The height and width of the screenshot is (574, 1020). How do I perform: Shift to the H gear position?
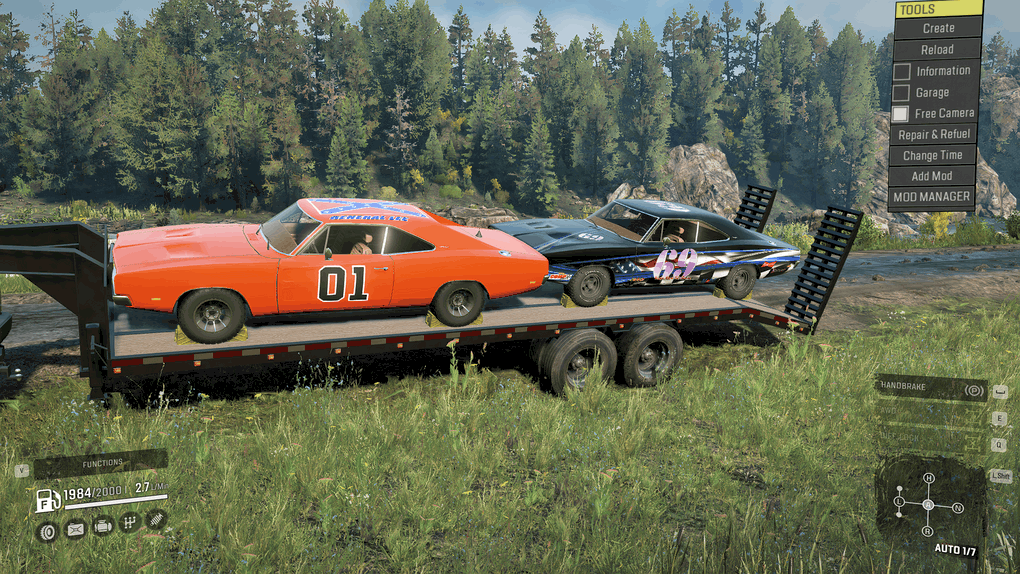tap(928, 478)
